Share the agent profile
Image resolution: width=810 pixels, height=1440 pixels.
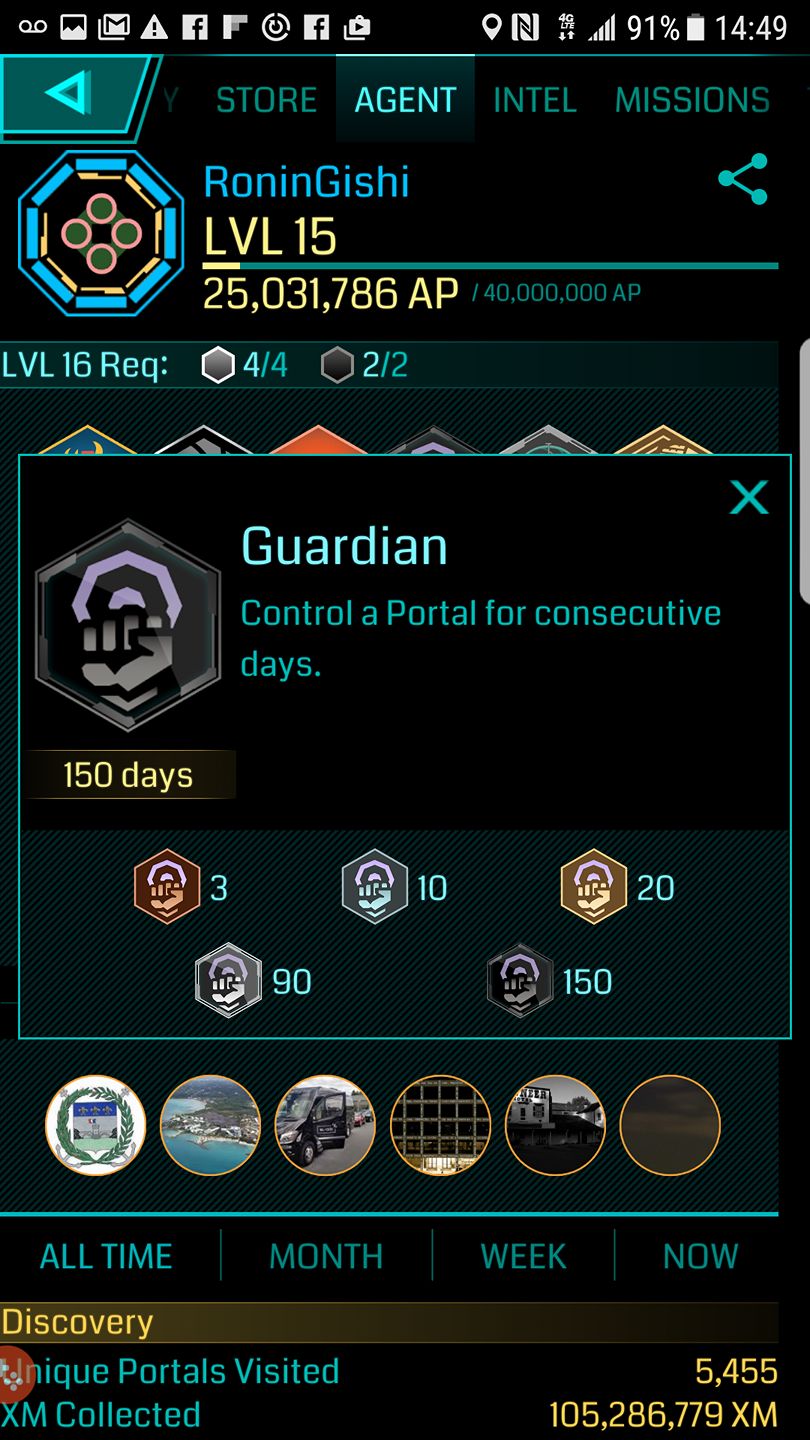pyautogui.click(x=743, y=180)
